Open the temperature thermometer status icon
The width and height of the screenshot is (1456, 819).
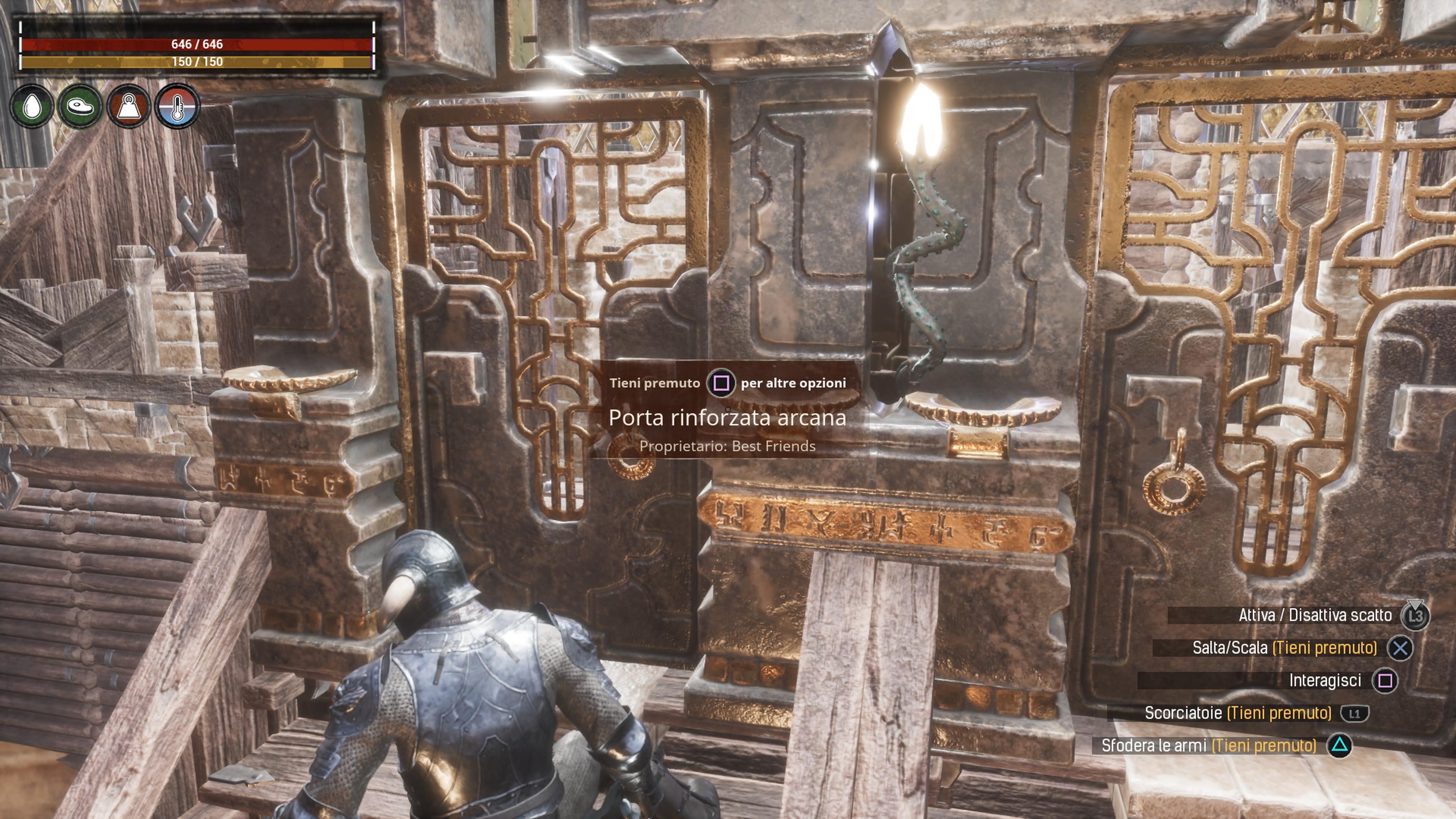(177, 106)
